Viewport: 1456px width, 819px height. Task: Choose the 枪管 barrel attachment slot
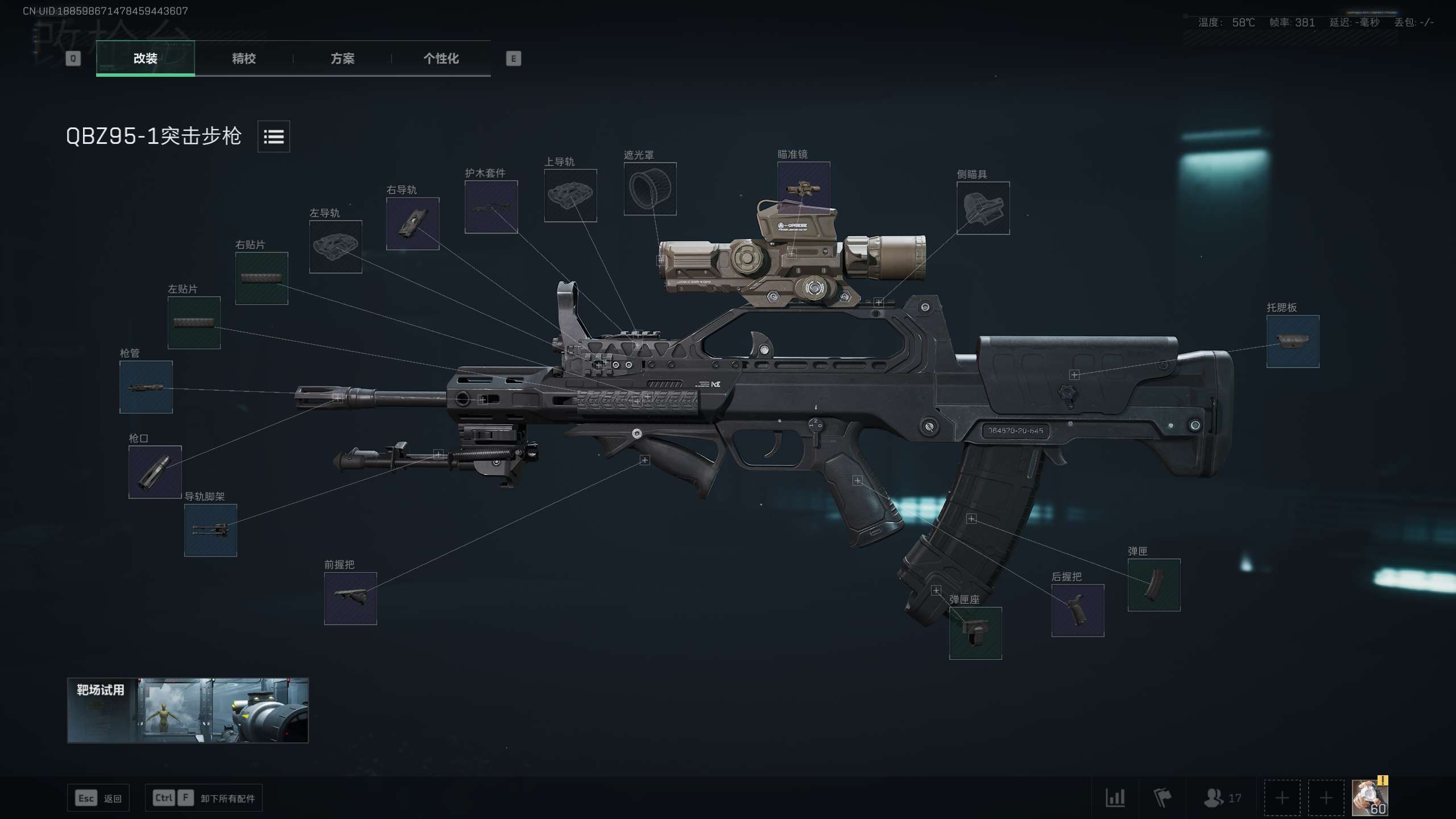click(146, 387)
